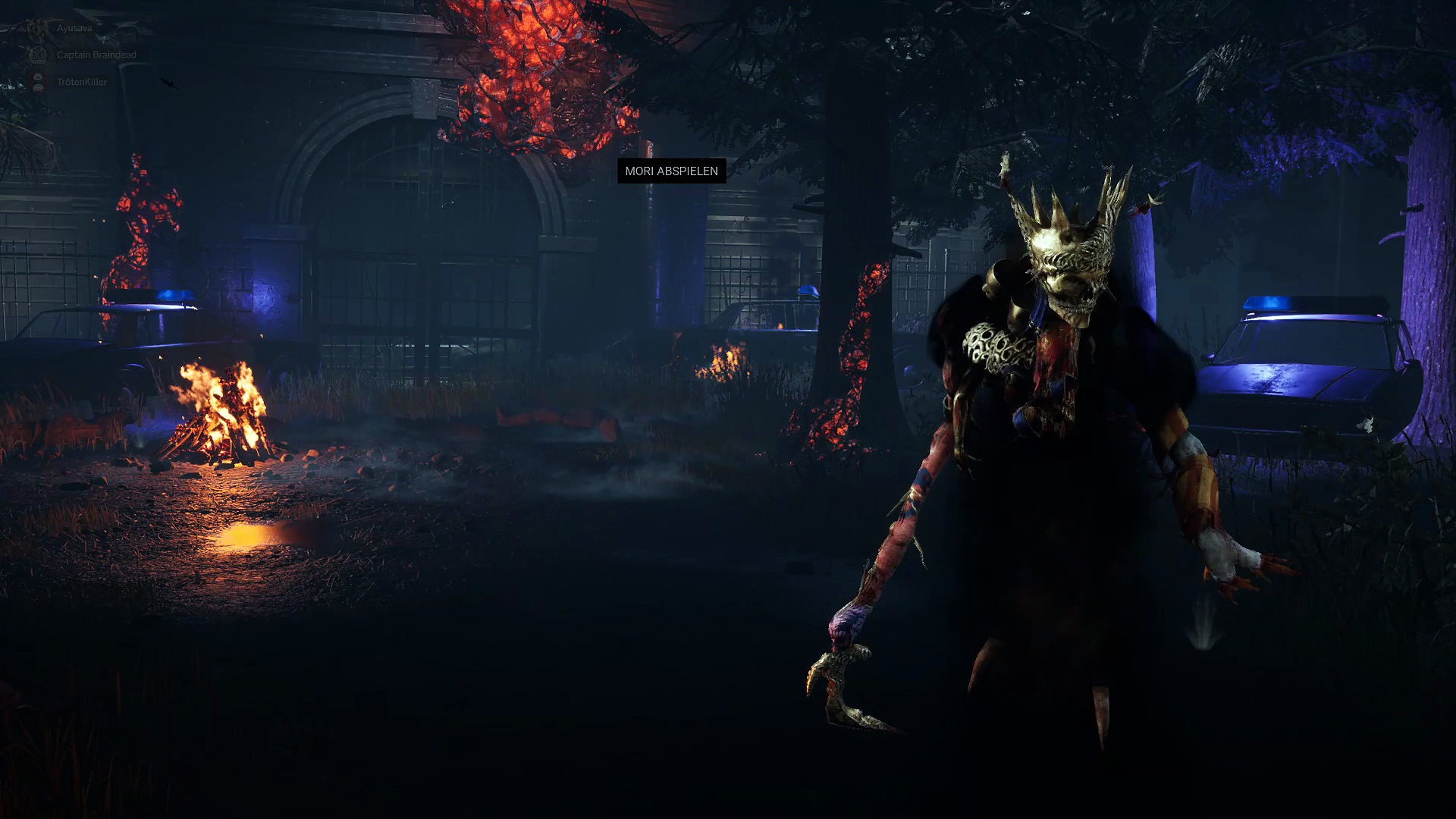Select Captain Braindead in the player list

pyautogui.click(x=96, y=55)
